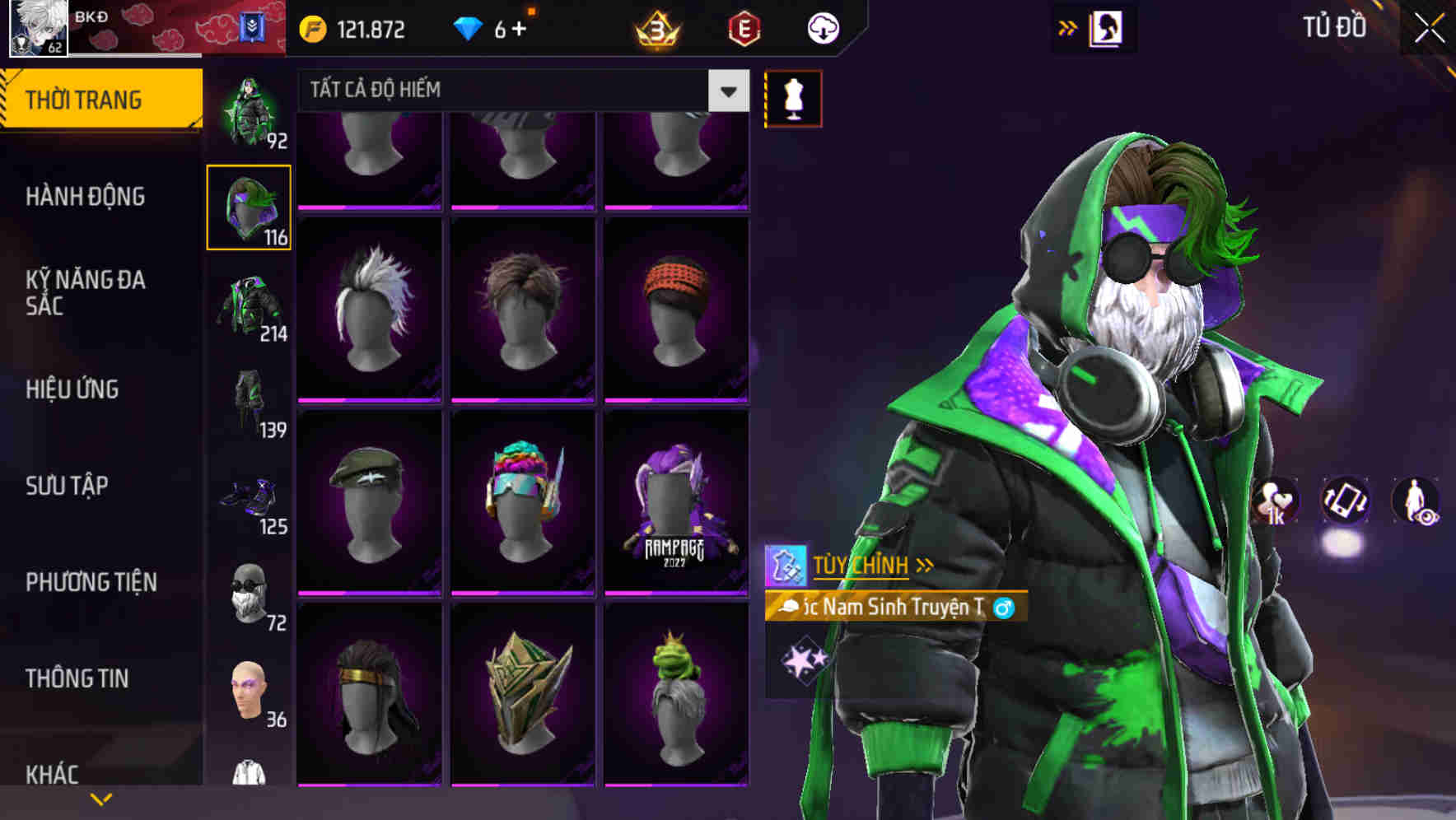1456x820 pixels.
Task: Toggle the male gender symbol on bundle banner
Action: 1001,608
